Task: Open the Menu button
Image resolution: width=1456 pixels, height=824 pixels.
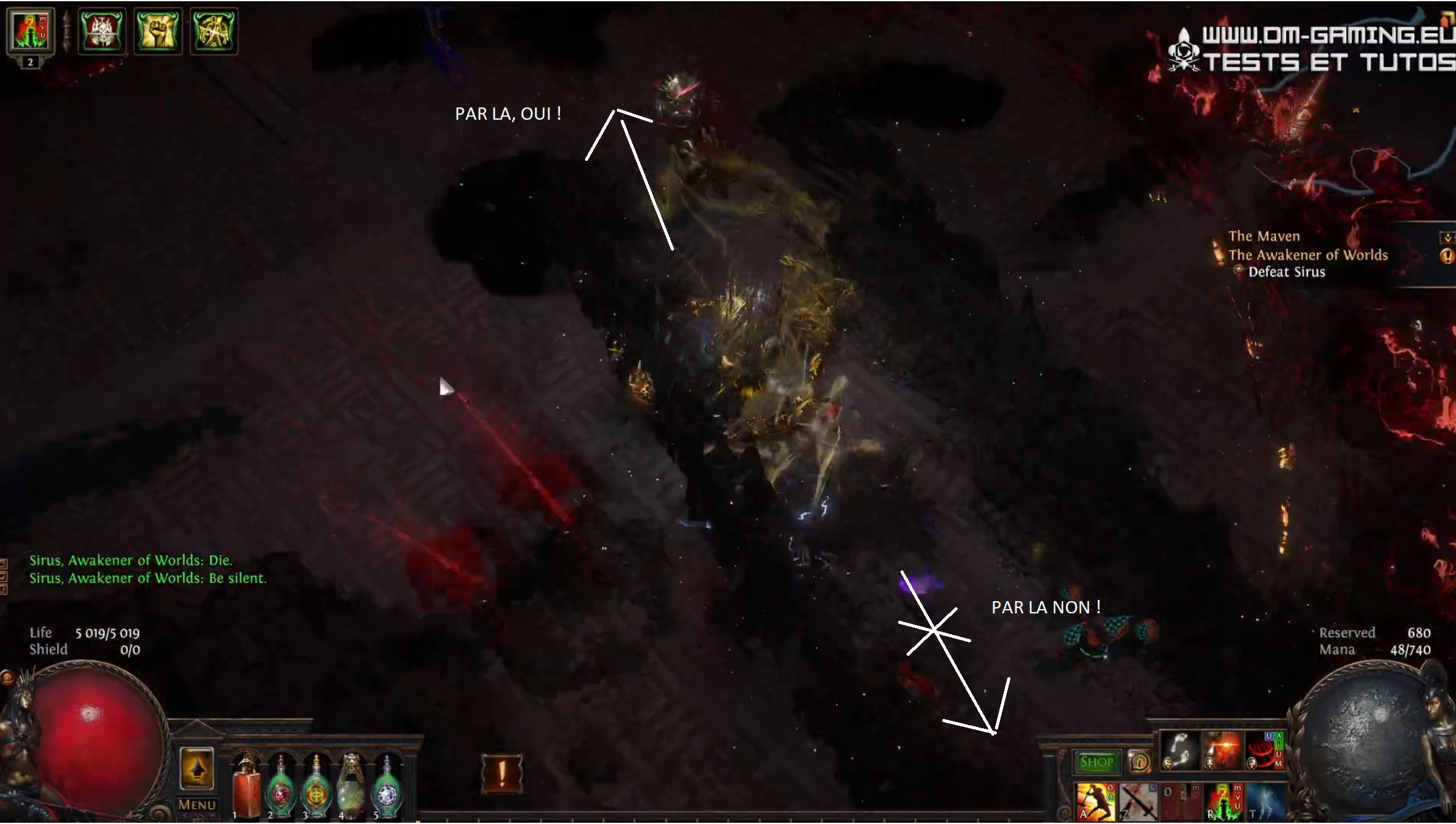Action: click(x=197, y=804)
